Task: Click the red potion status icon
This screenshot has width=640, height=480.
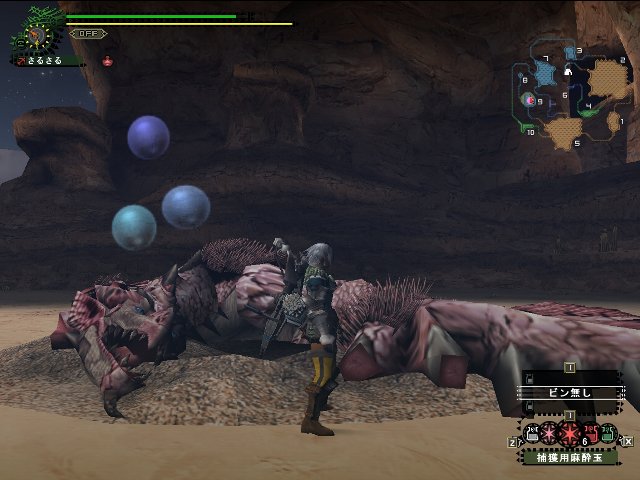Action: (107, 60)
